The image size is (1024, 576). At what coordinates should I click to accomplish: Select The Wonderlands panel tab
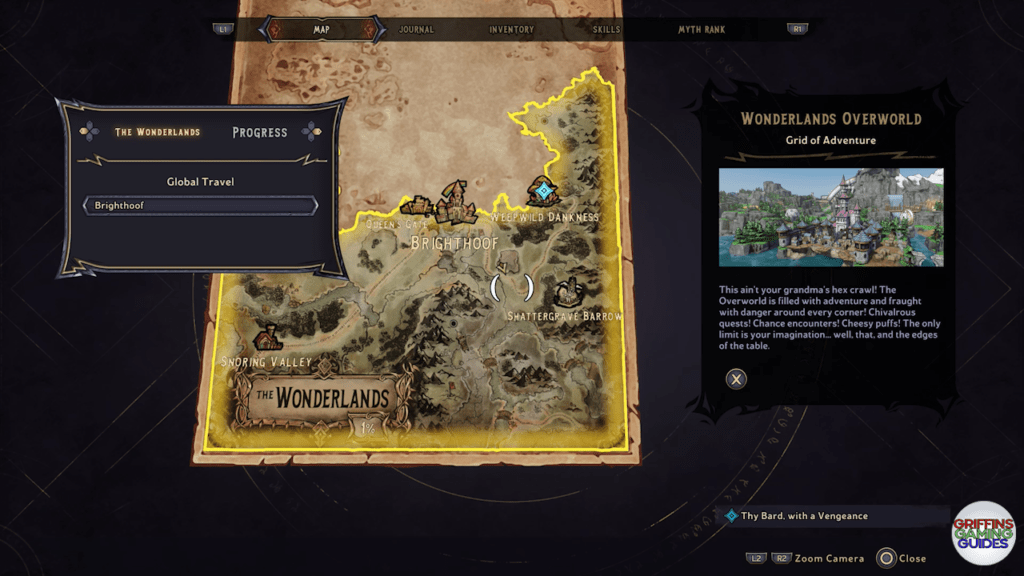[x=157, y=132]
